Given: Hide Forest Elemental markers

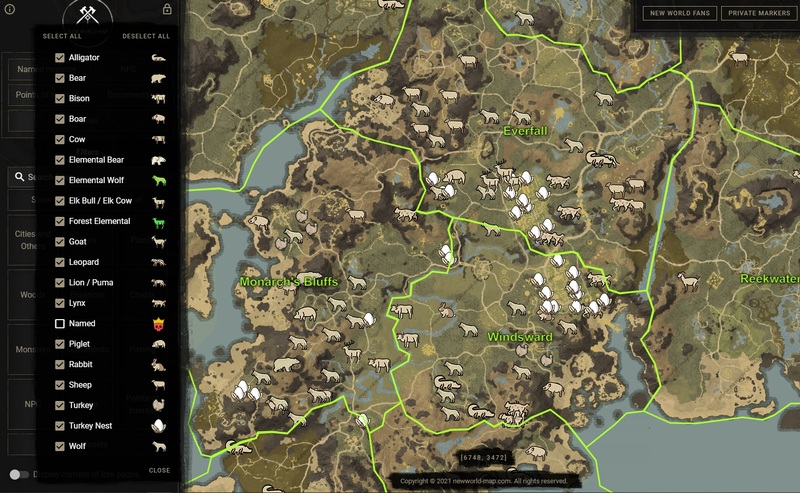Looking at the screenshot, I should [60, 222].
